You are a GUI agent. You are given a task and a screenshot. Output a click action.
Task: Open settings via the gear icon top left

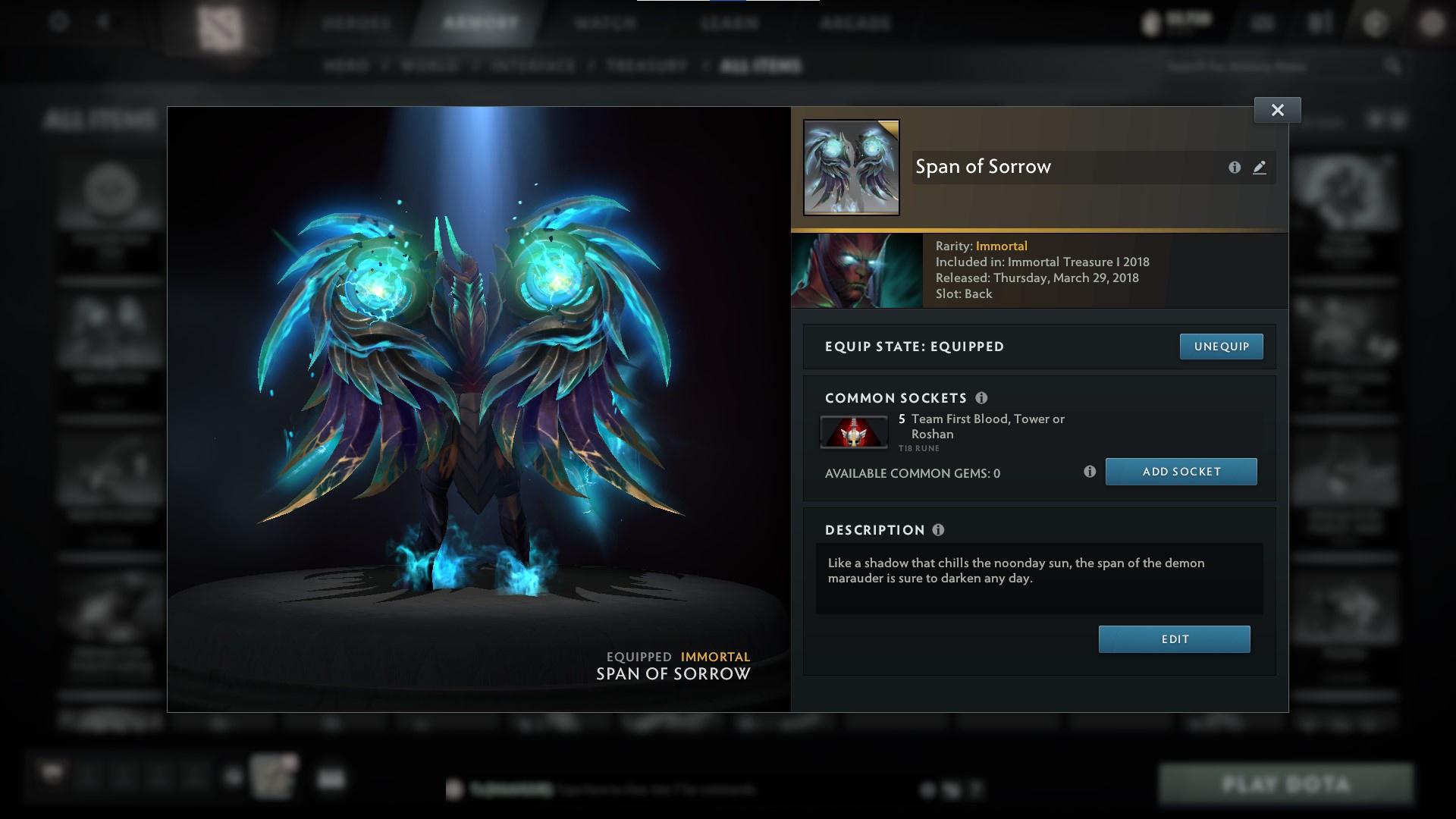(57, 21)
